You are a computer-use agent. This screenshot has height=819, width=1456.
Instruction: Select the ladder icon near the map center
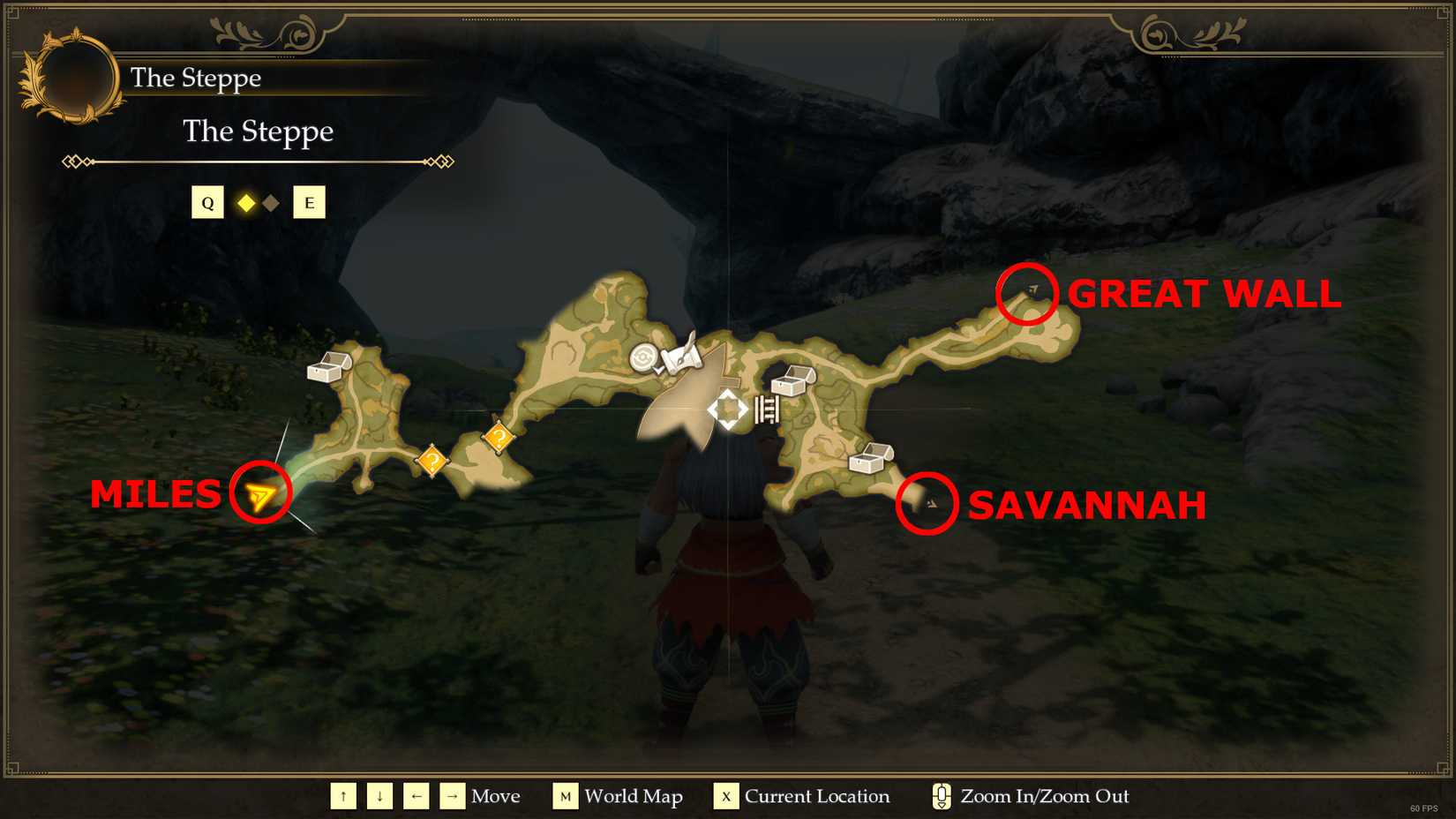tap(764, 408)
